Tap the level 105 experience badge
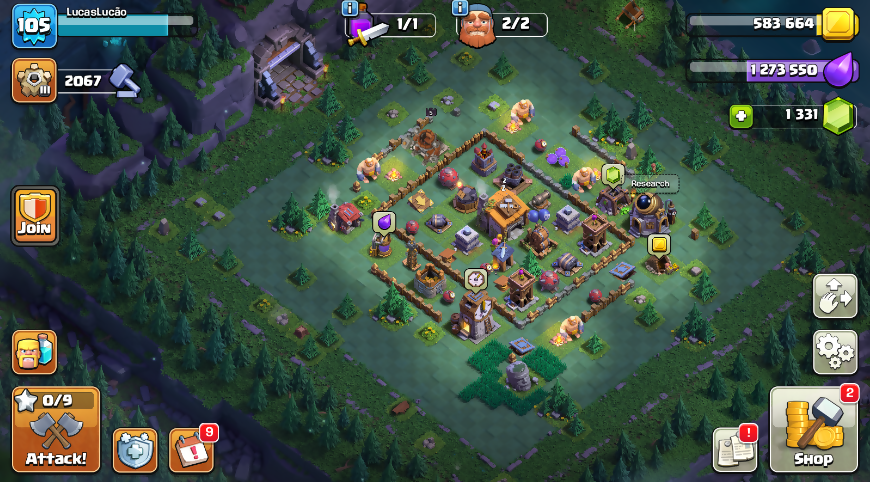 [x=33, y=25]
